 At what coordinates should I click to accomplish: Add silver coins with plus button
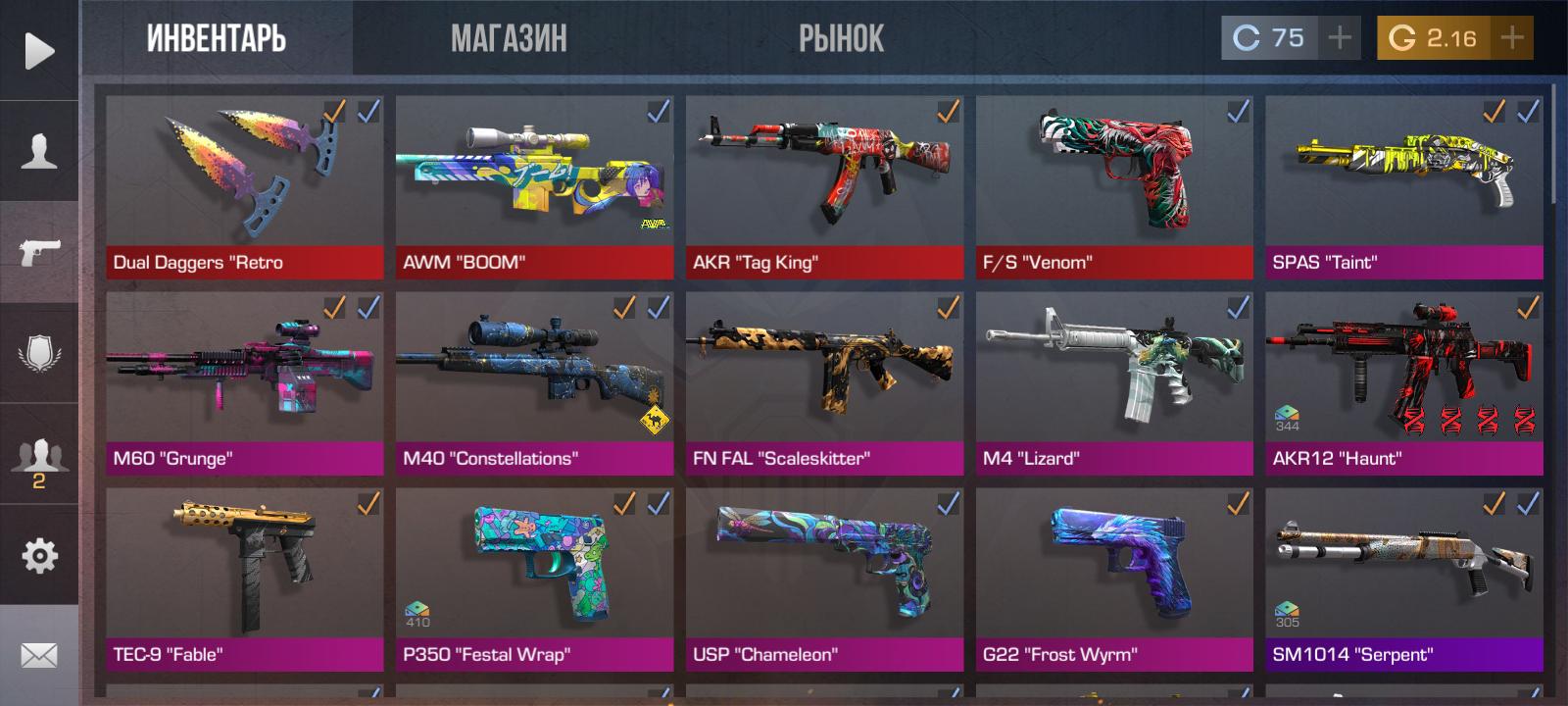coord(1340,38)
